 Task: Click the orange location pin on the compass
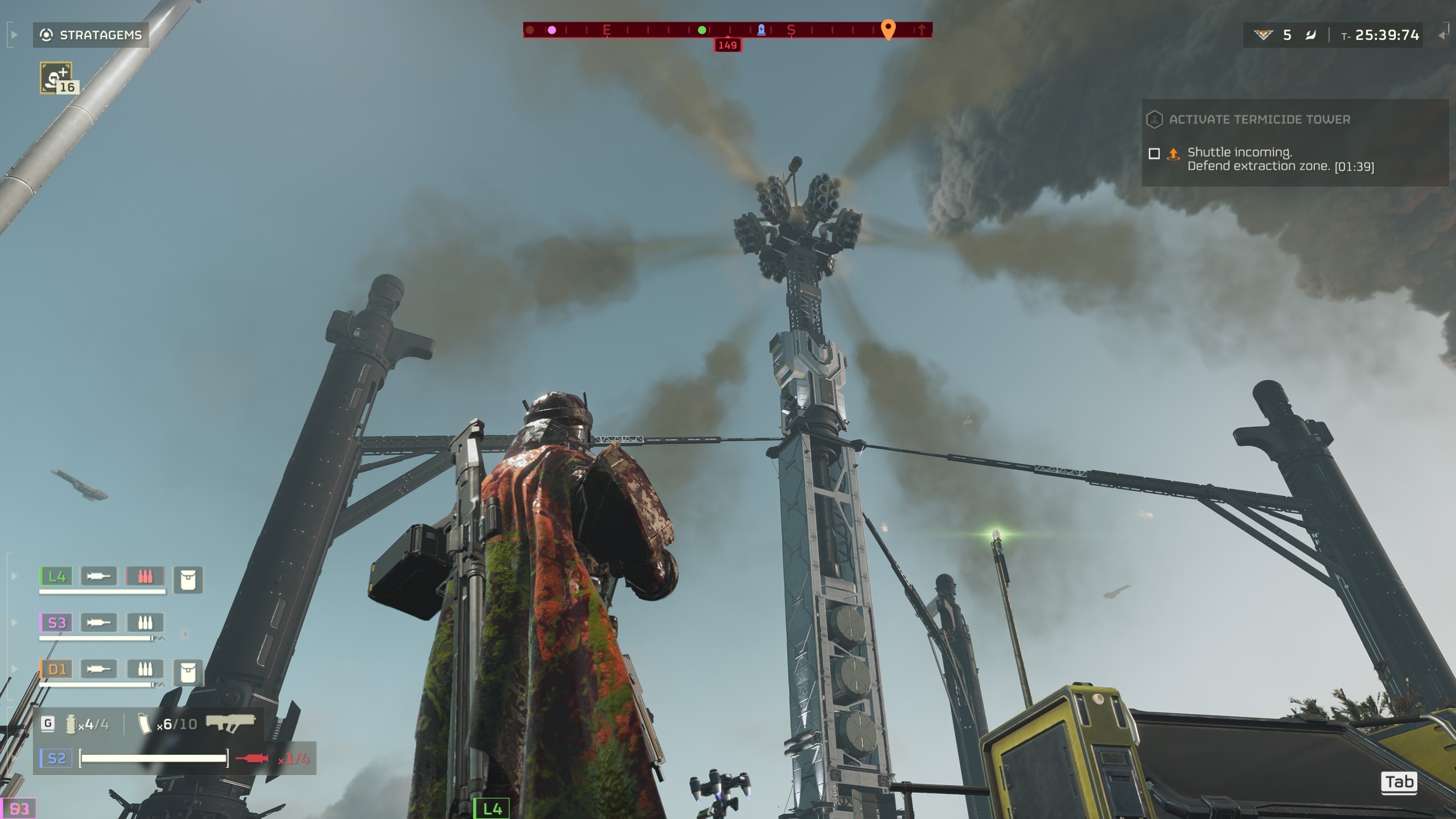click(x=887, y=28)
